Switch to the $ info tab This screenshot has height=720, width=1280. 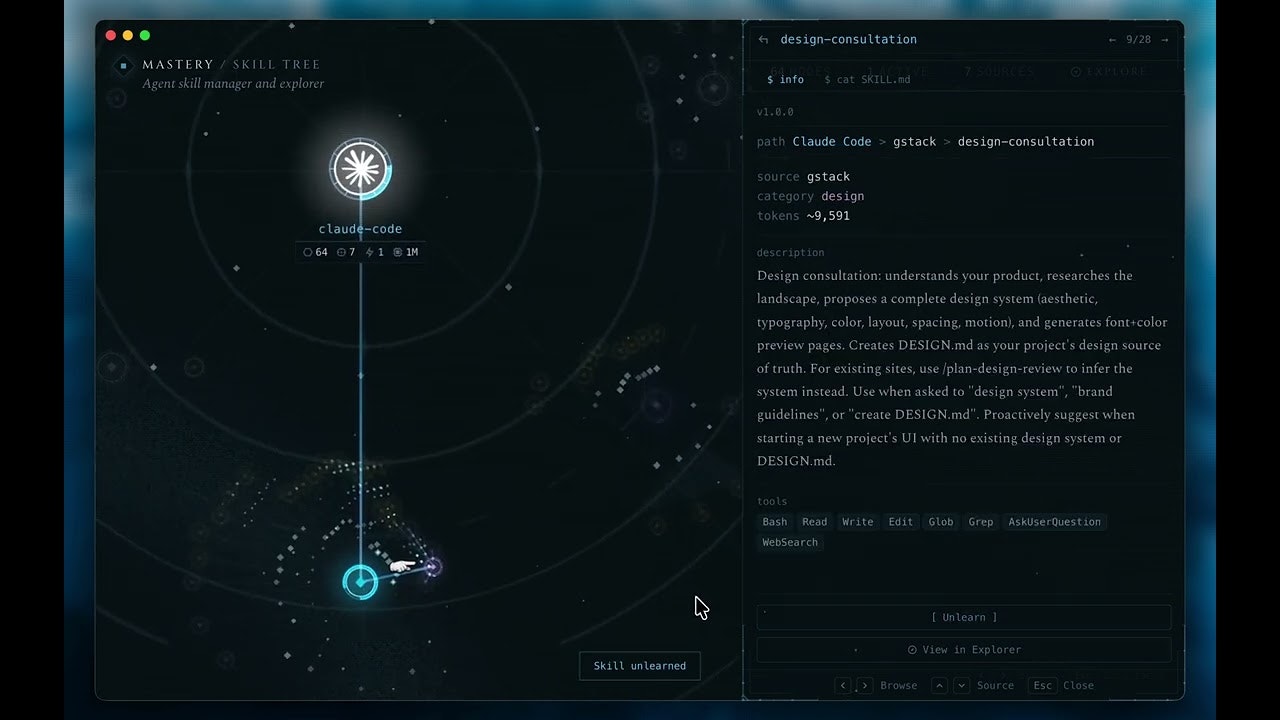tap(785, 79)
